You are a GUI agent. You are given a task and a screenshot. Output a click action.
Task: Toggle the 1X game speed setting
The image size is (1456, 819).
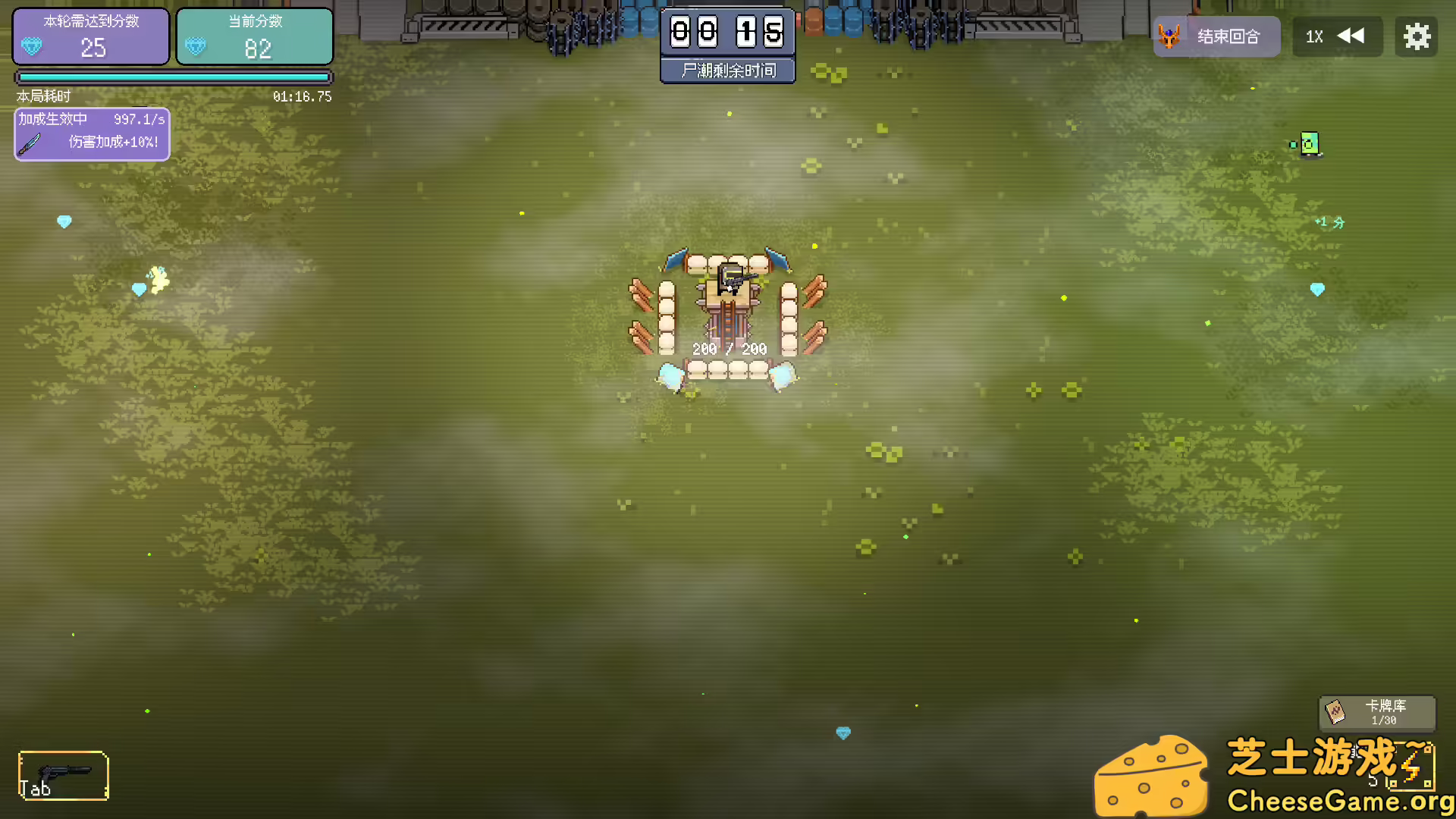(1314, 36)
